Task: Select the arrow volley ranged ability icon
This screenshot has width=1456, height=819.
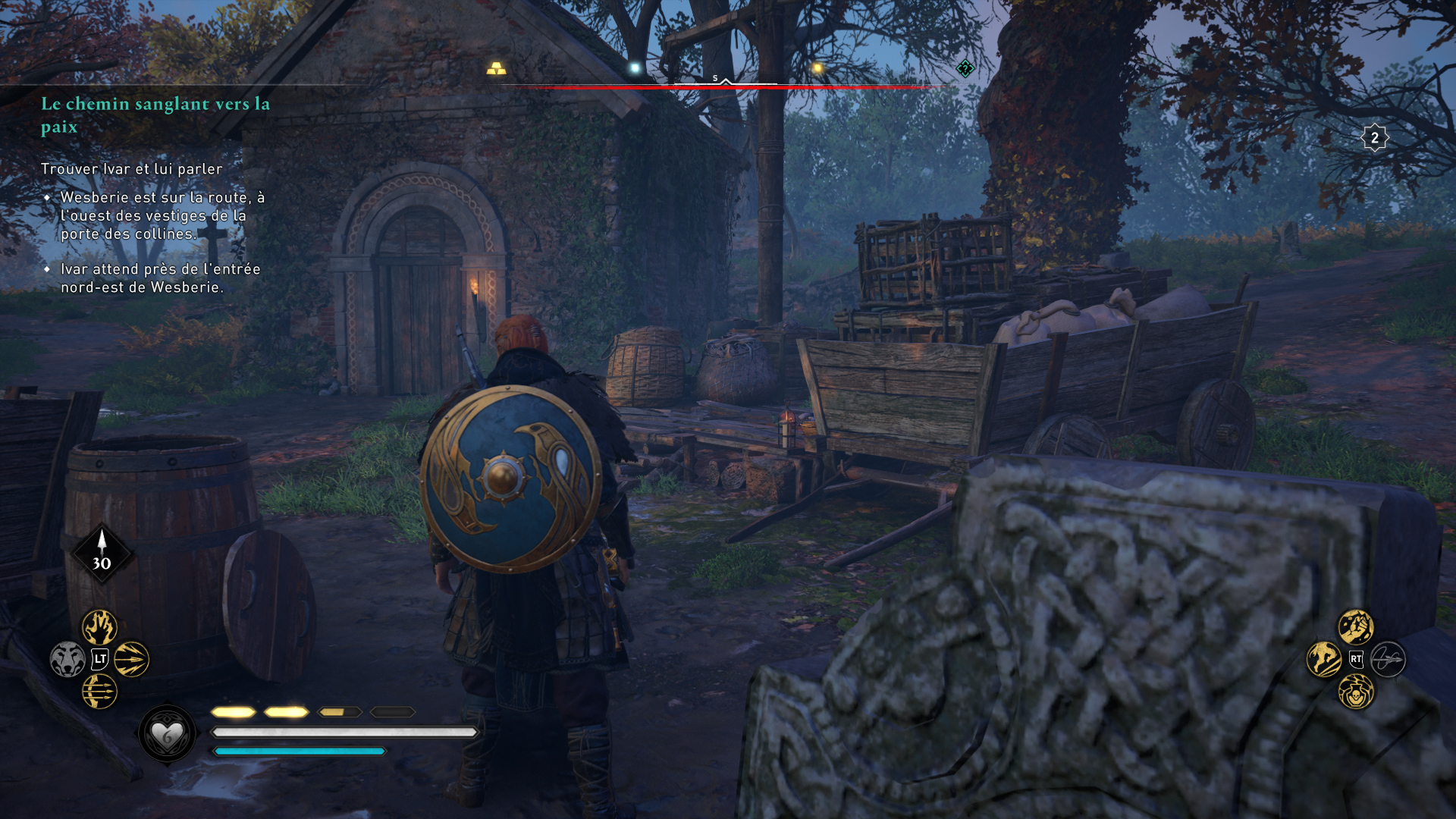Action: [x=130, y=660]
